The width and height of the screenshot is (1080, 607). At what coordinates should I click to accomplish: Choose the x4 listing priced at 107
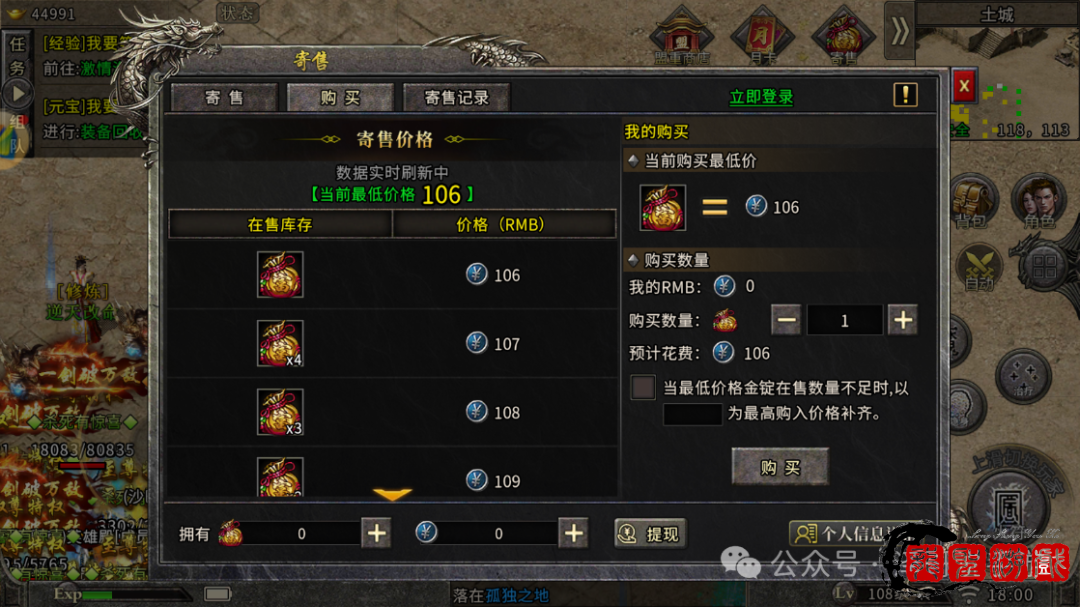[x=391, y=343]
